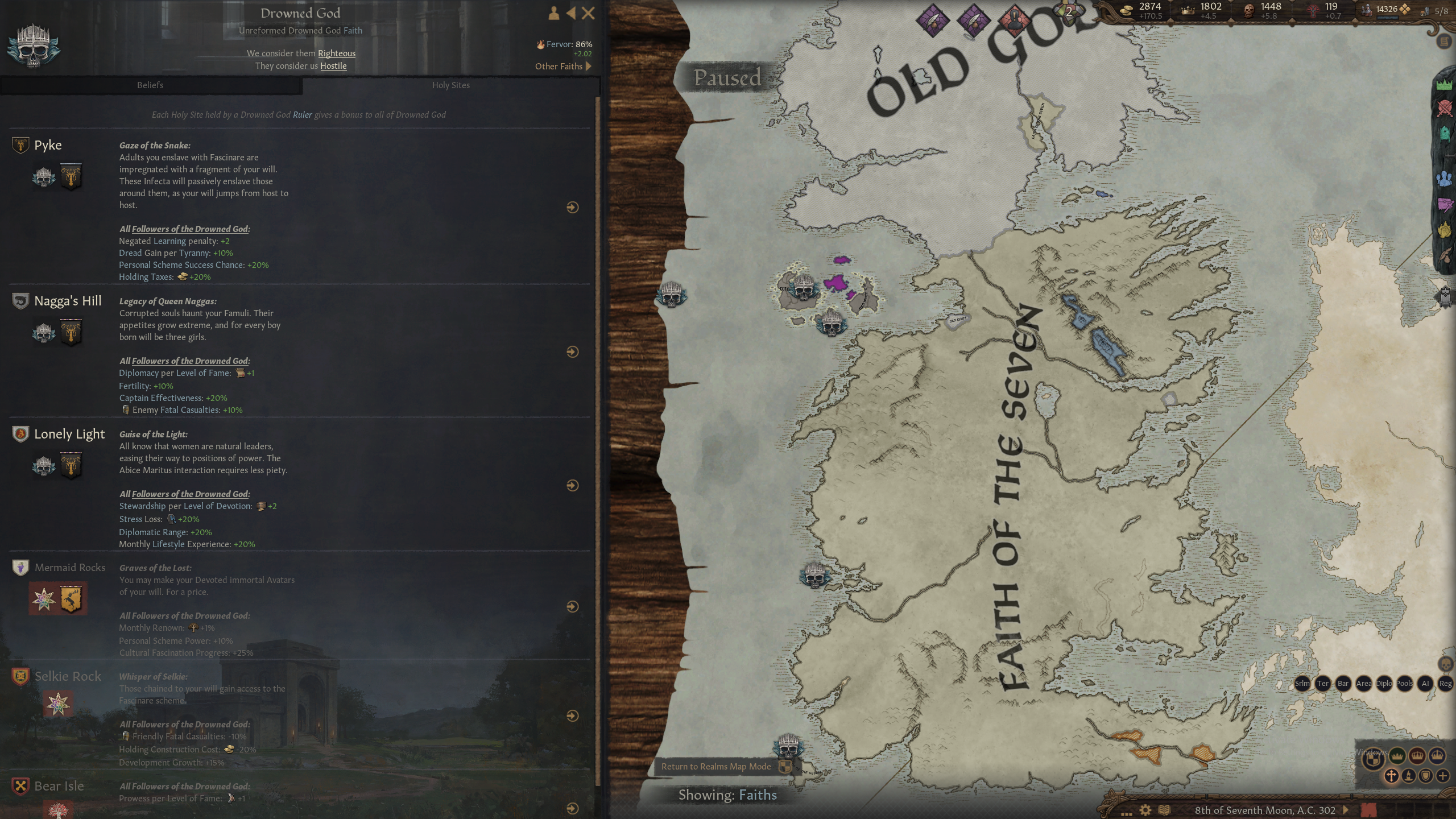Switch to the Beliefs tab

click(150, 85)
